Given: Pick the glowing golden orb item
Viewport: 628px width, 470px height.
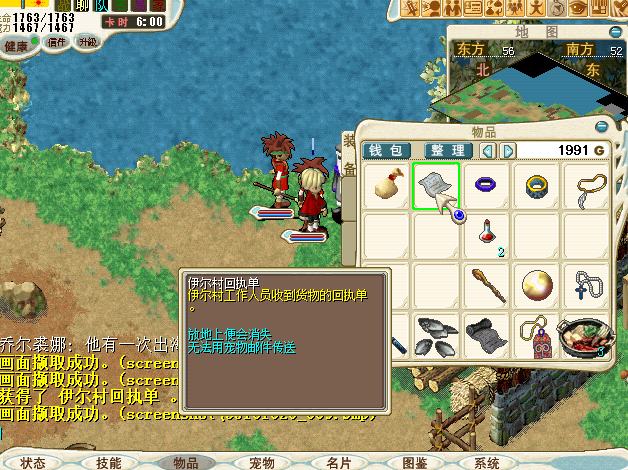Looking at the screenshot, I should pyautogui.click(x=537, y=285).
